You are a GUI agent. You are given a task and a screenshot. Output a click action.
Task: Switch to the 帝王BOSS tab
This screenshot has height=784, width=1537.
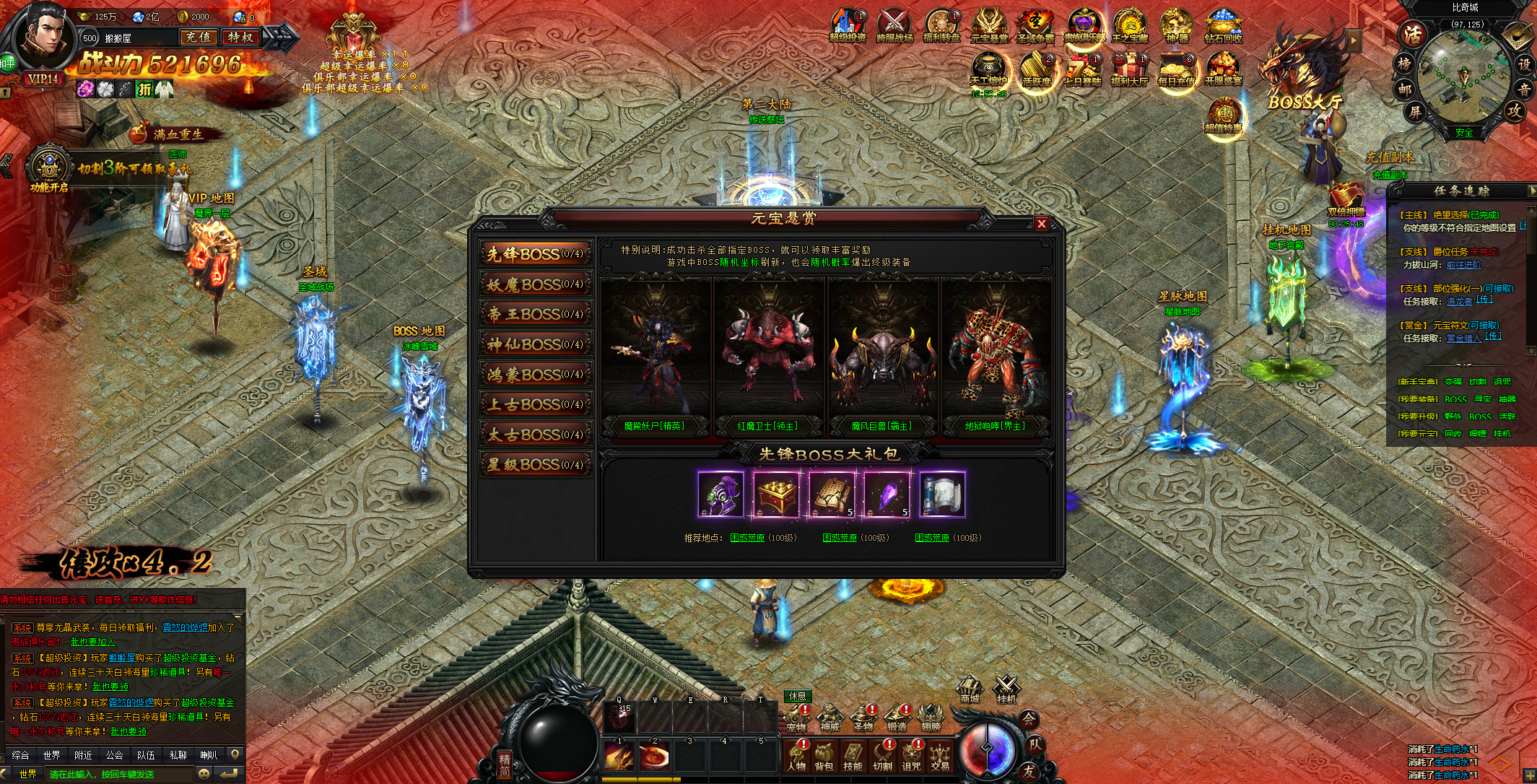point(535,314)
